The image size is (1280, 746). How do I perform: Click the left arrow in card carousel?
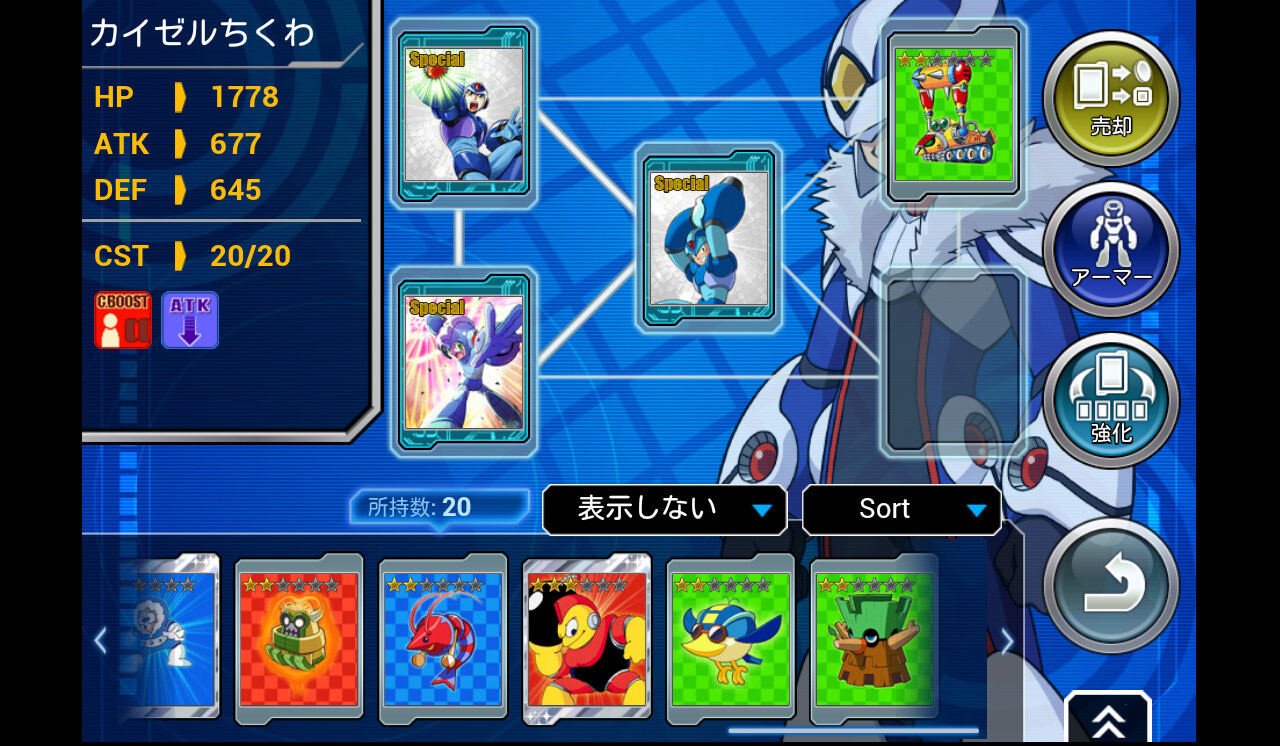(x=99, y=640)
